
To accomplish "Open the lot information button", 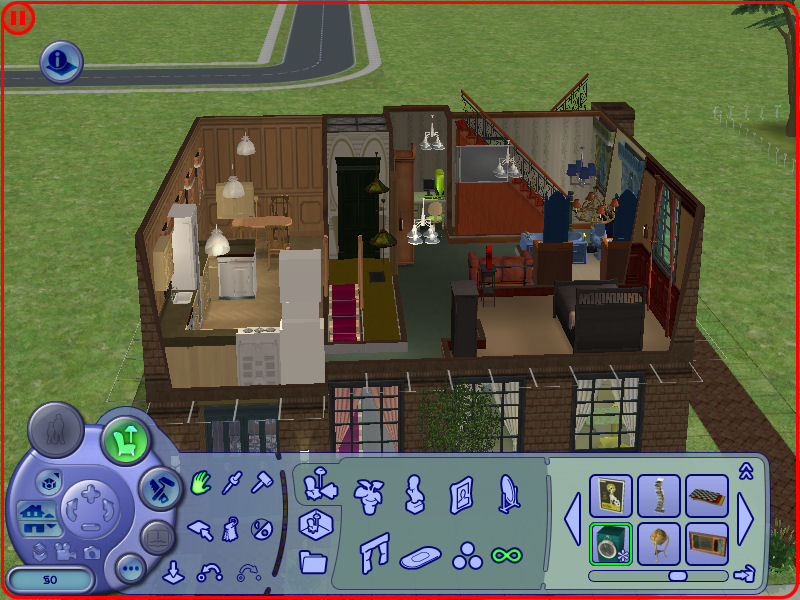I will 61,61.
